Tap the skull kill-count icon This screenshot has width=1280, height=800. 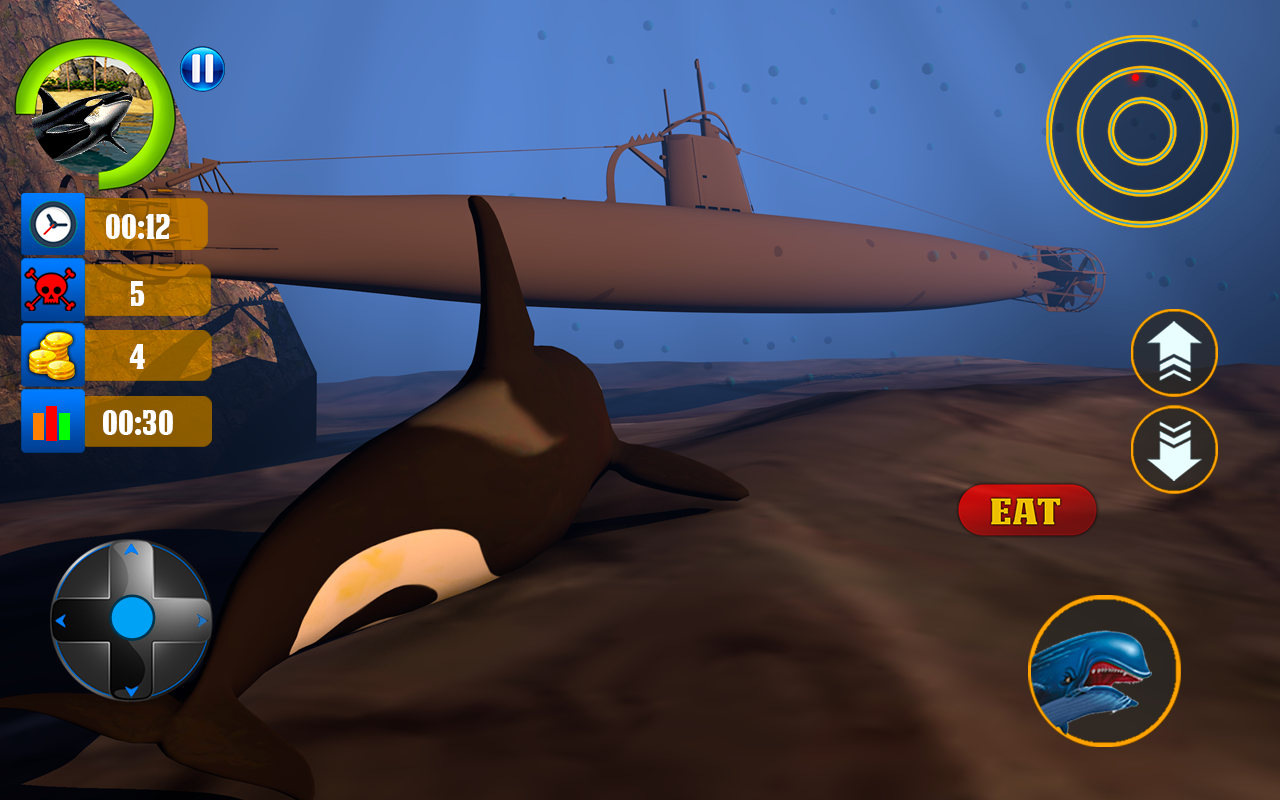pyautogui.click(x=51, y=289)
